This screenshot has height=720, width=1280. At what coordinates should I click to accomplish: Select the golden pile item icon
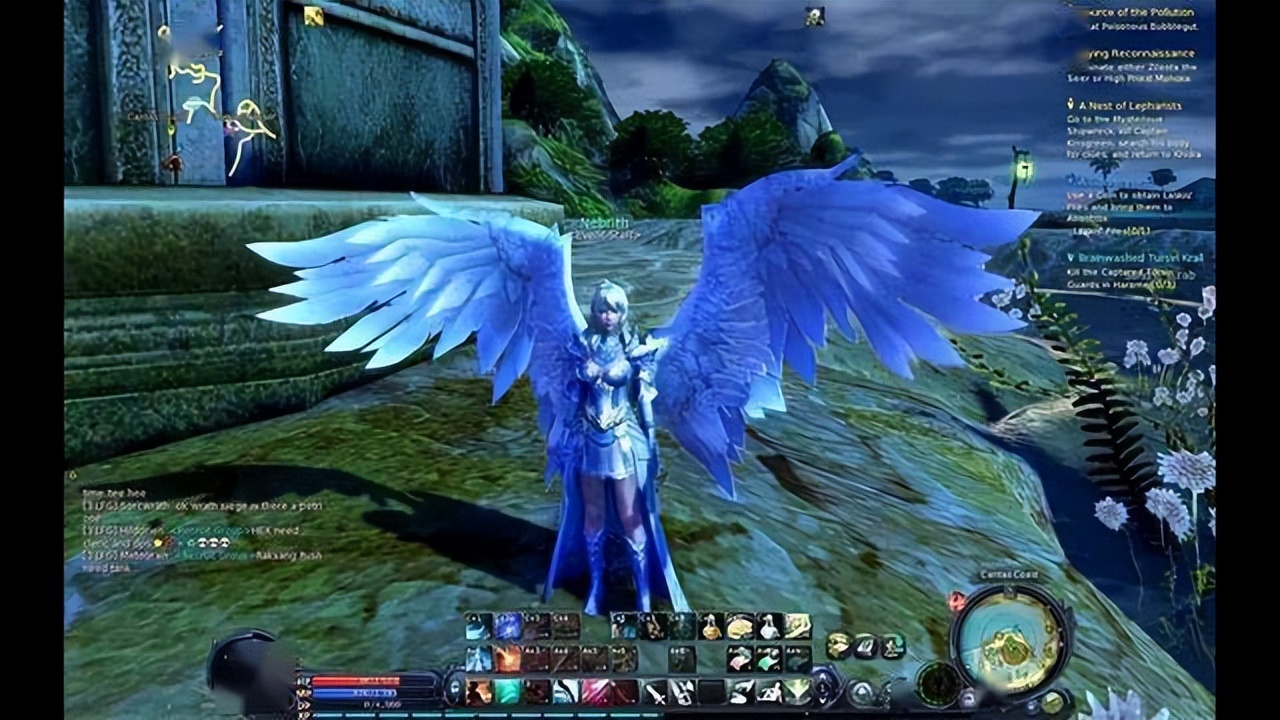[740, 627]
